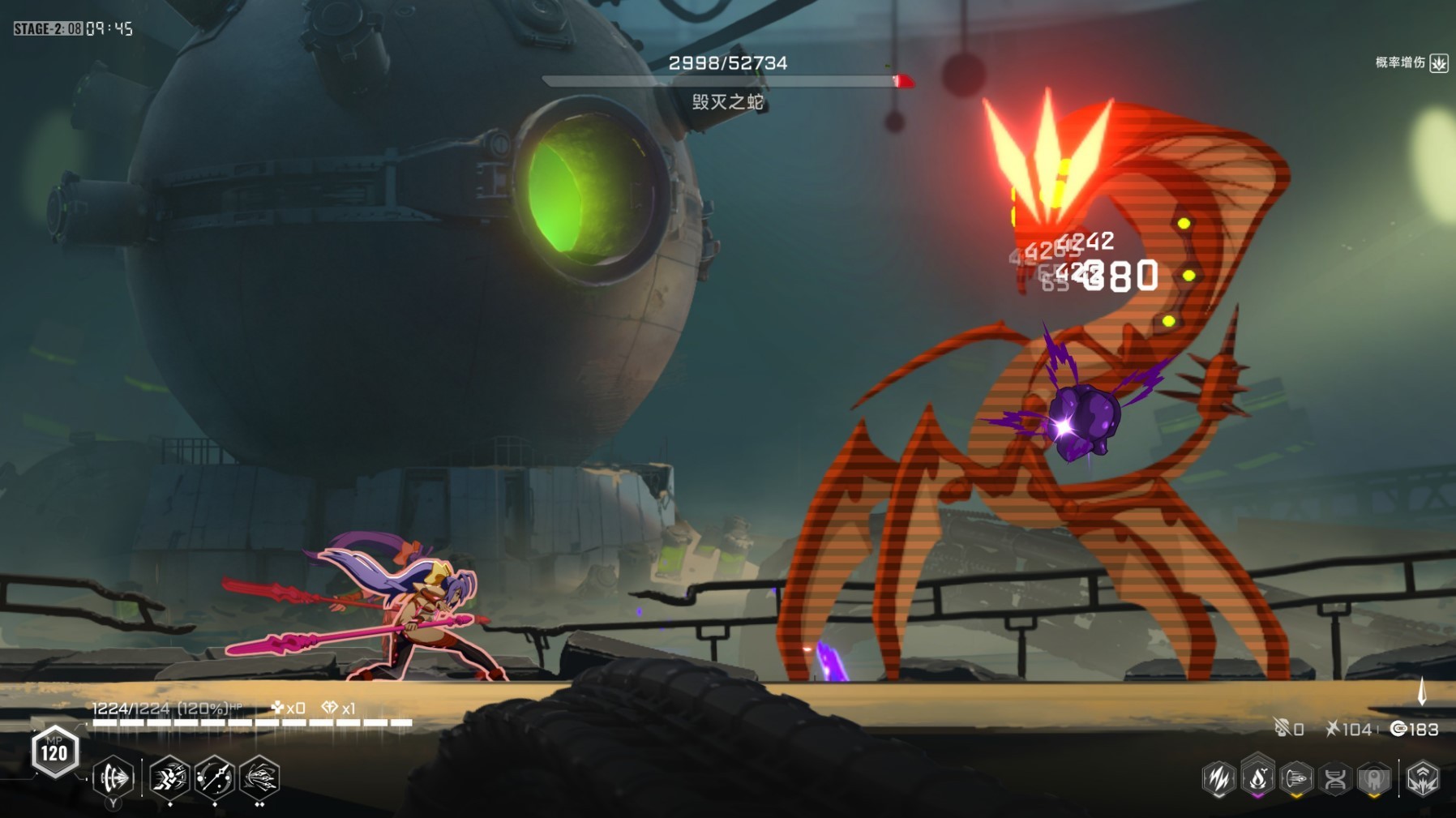The height and width of the screenshot is (818, 1456).
Task: Click the 概率增伤 buff icon
Action: point(1439,63)
